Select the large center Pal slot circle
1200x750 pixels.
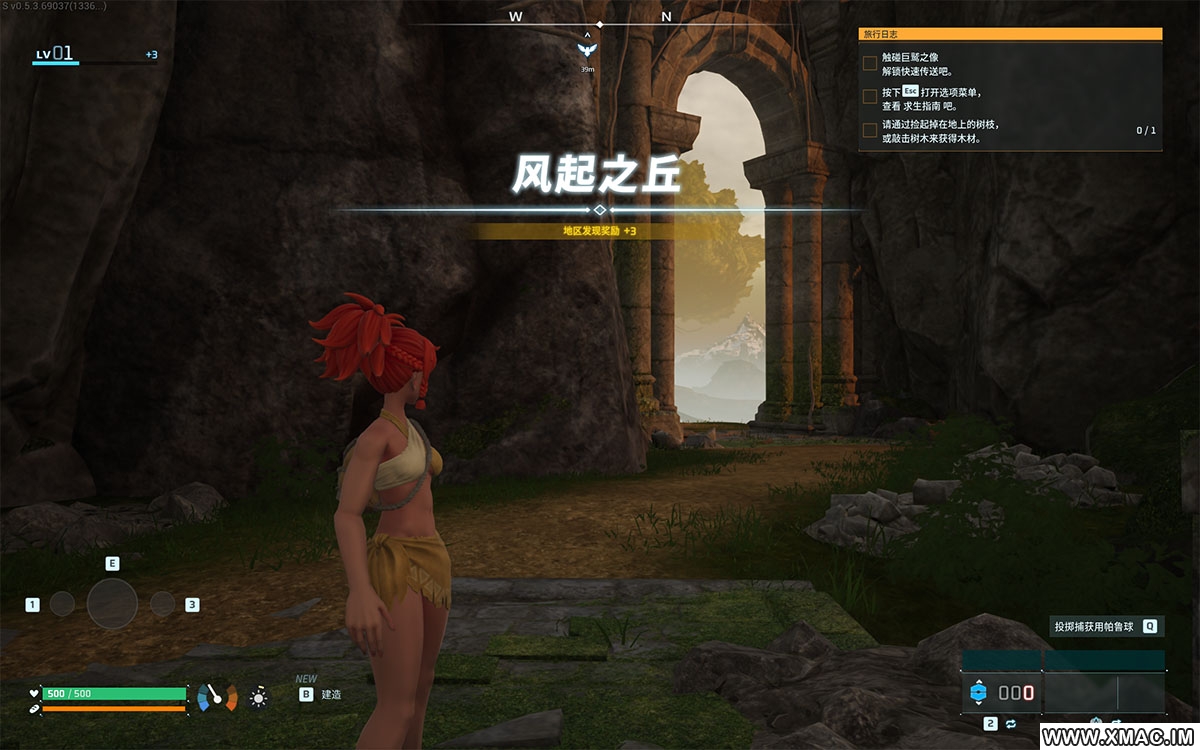pos(112,604)
